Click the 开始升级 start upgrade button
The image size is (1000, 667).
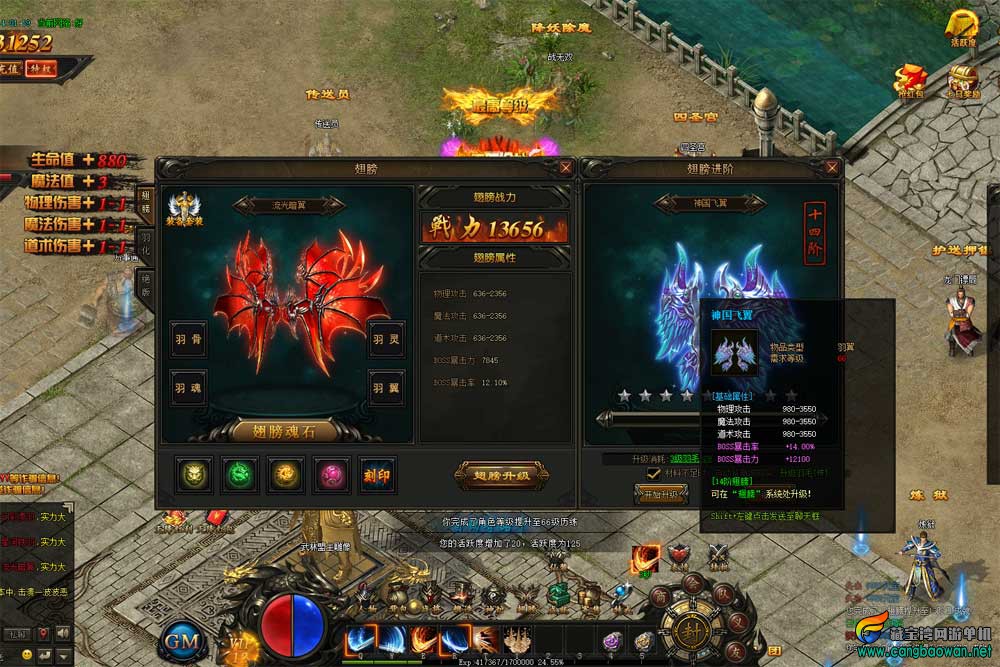661,494
